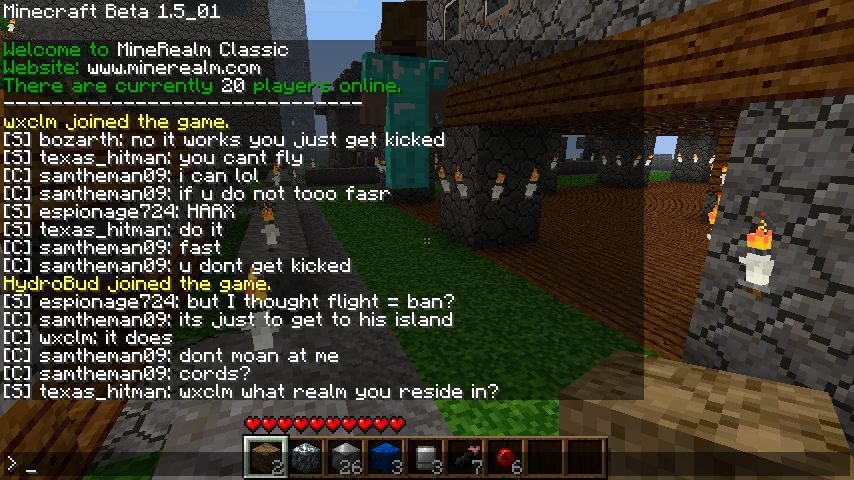Choose the cobblestone block in the hotbar

pyautogui.click(x=305, y=457)
